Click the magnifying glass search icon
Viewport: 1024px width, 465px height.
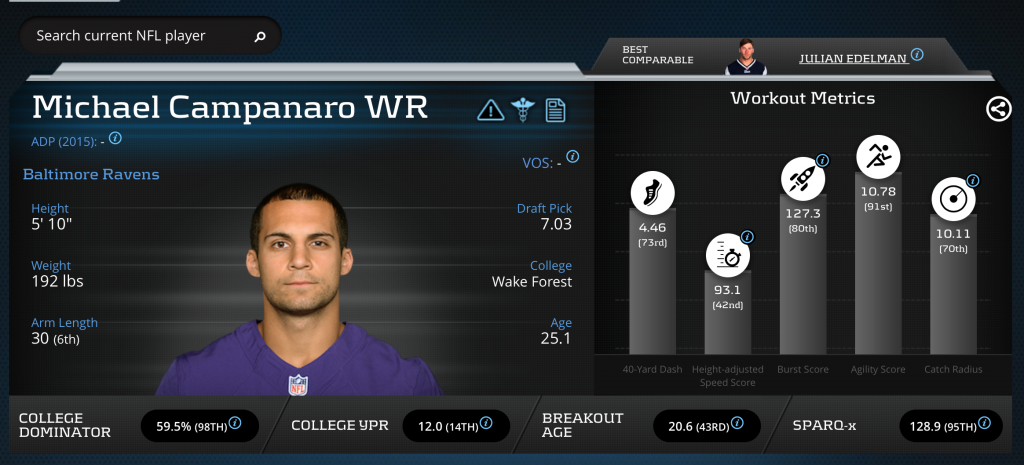coord(260,37)
